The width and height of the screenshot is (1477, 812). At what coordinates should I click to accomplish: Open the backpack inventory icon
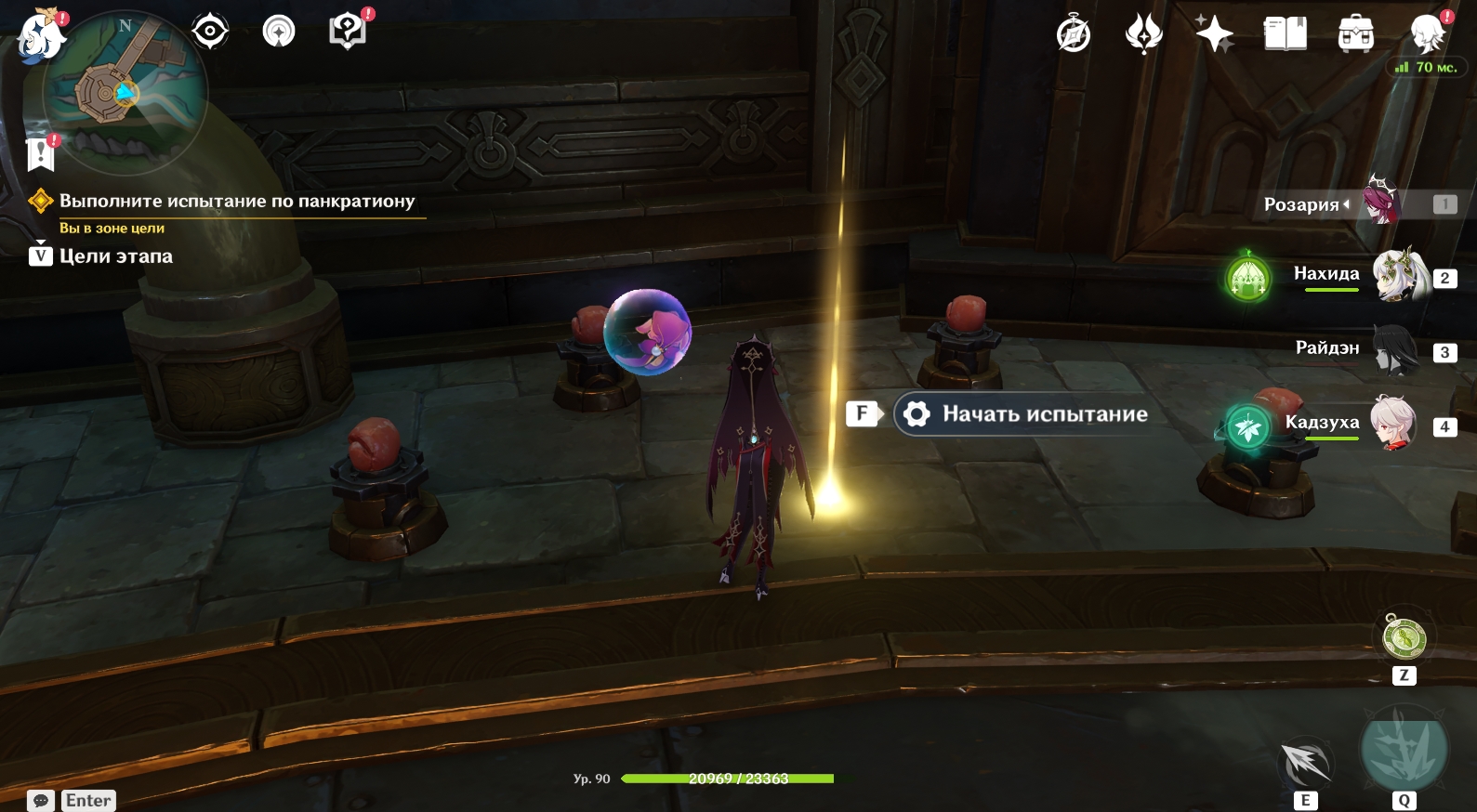(1356, 35)
